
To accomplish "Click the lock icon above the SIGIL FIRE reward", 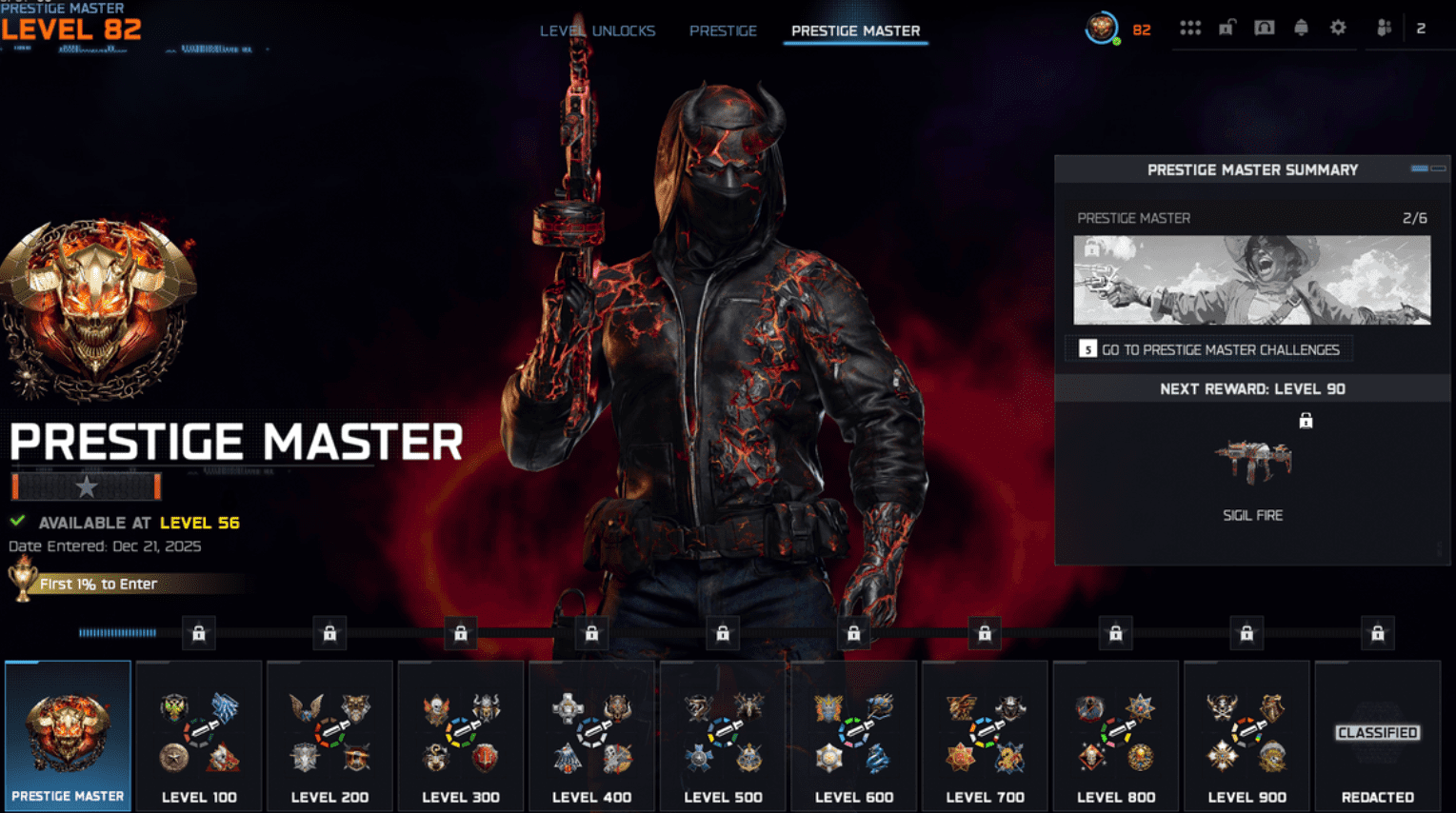I will point(1307,420).
